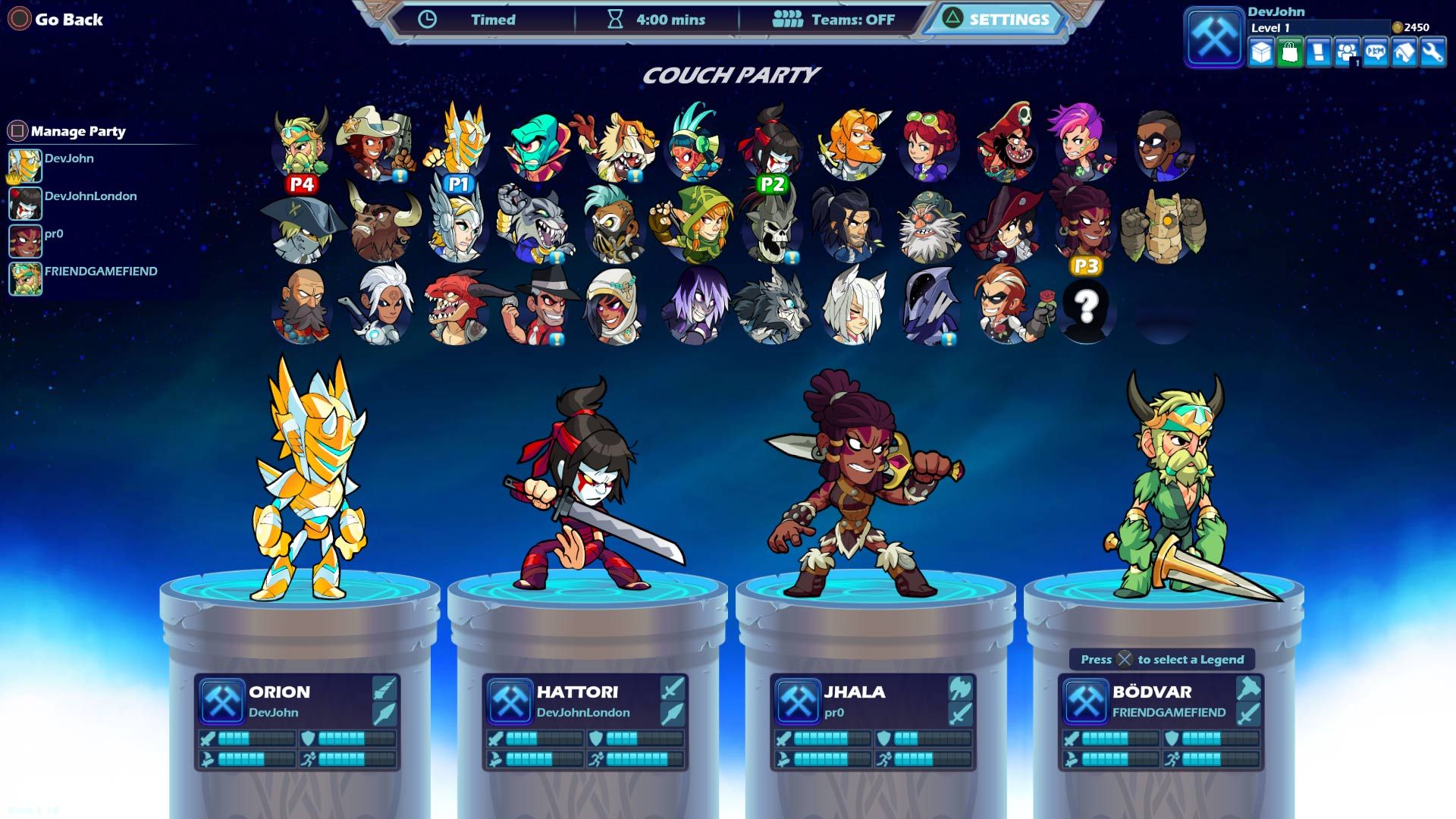Viewport: 1456px width, 819px height.
Task: Open the chat speech bubble icon
Action: (x=1375, y=53)
